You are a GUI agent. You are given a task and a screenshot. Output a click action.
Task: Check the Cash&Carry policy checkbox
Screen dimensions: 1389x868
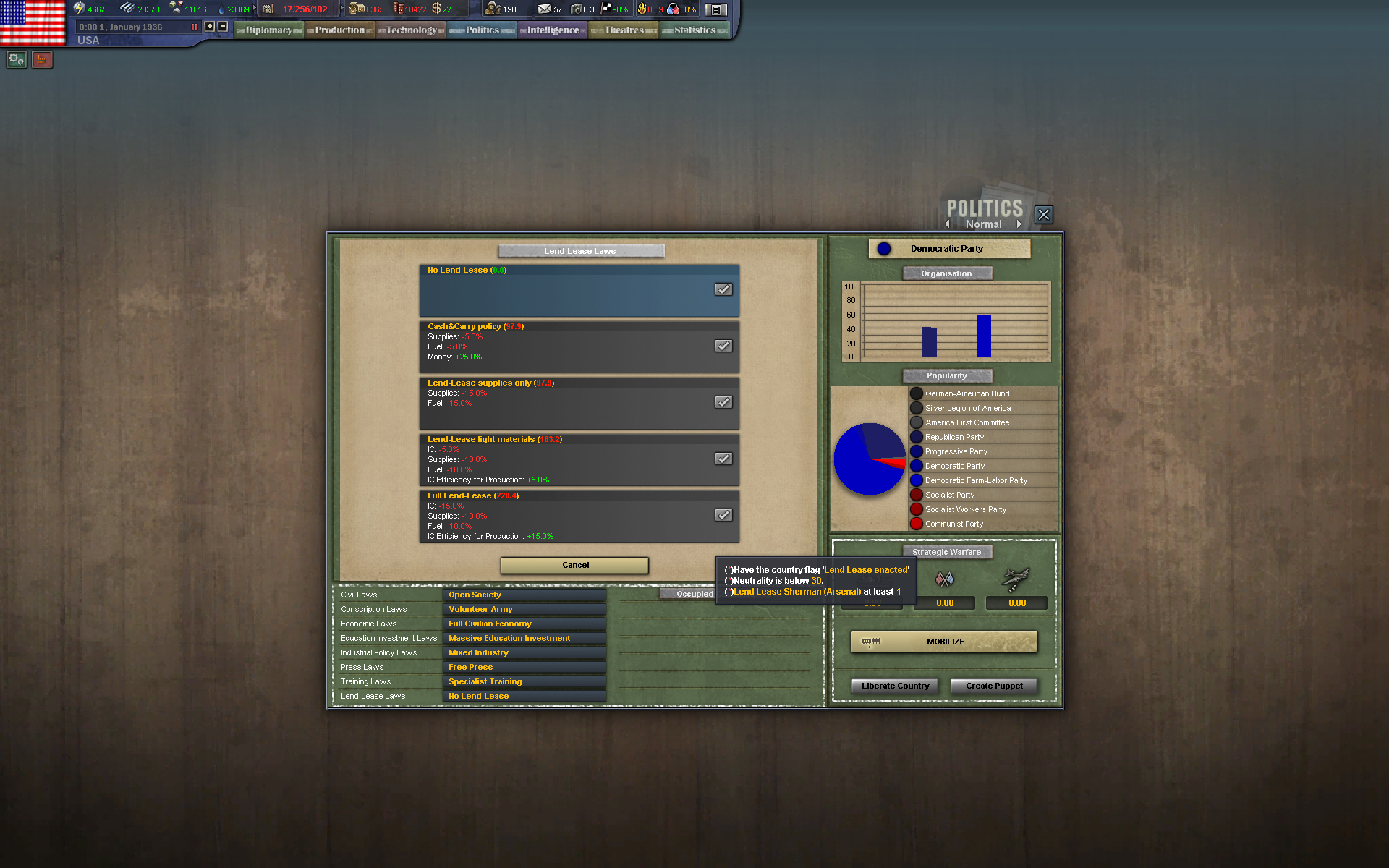point(723,346)
